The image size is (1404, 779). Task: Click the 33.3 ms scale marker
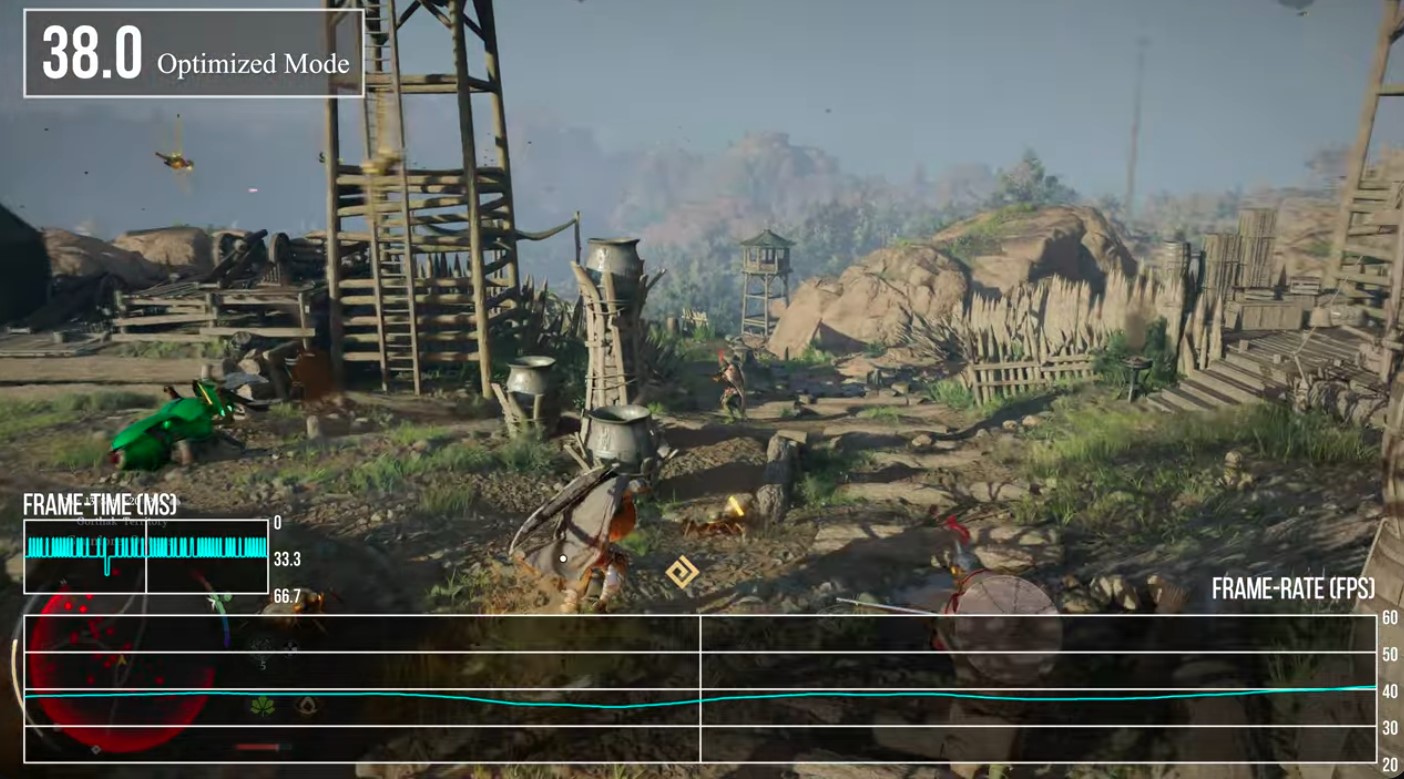pyautogui.click(x=286, y=561)
